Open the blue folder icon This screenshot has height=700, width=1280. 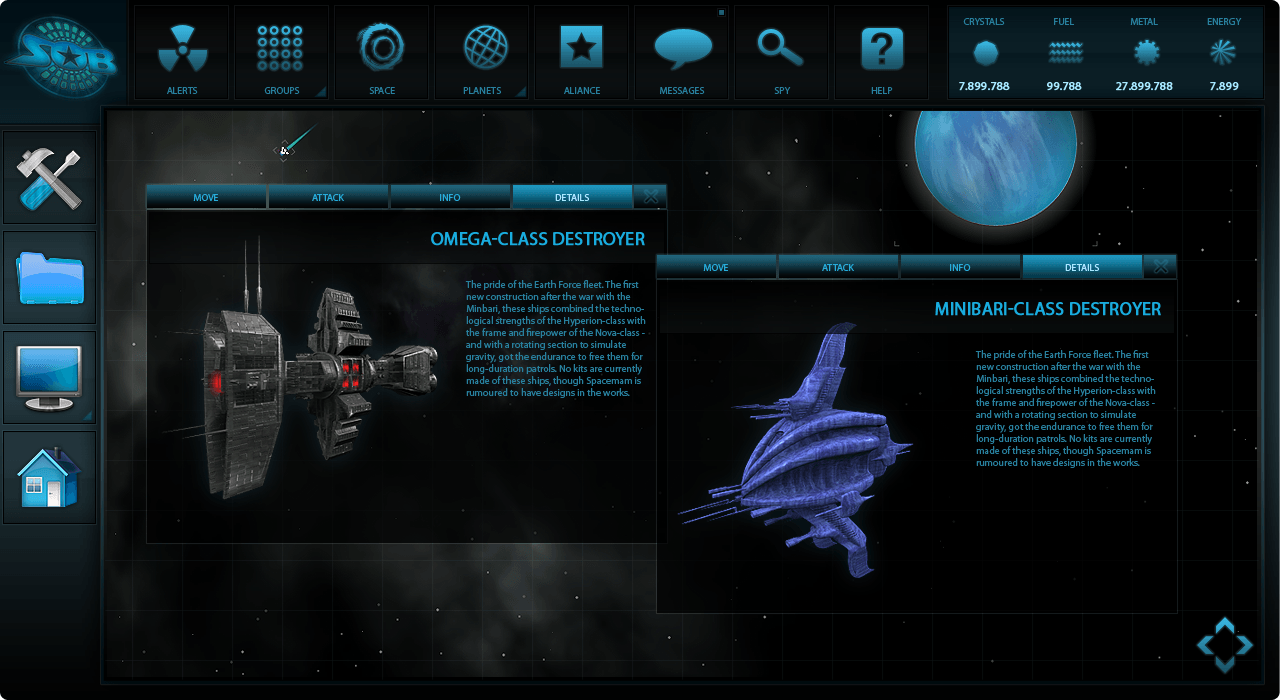click(x=50, y=277)
